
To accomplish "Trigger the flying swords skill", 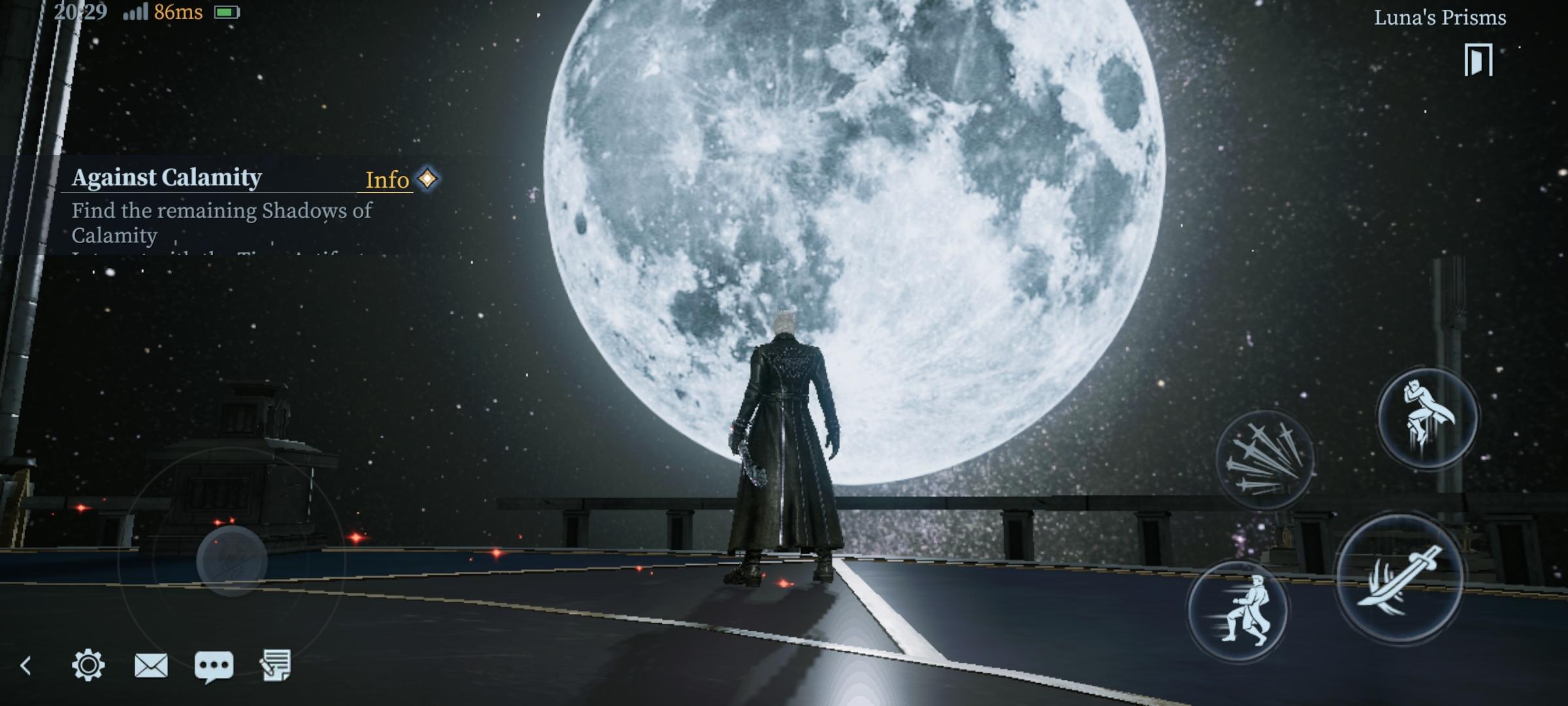I will coord(1264,460).
